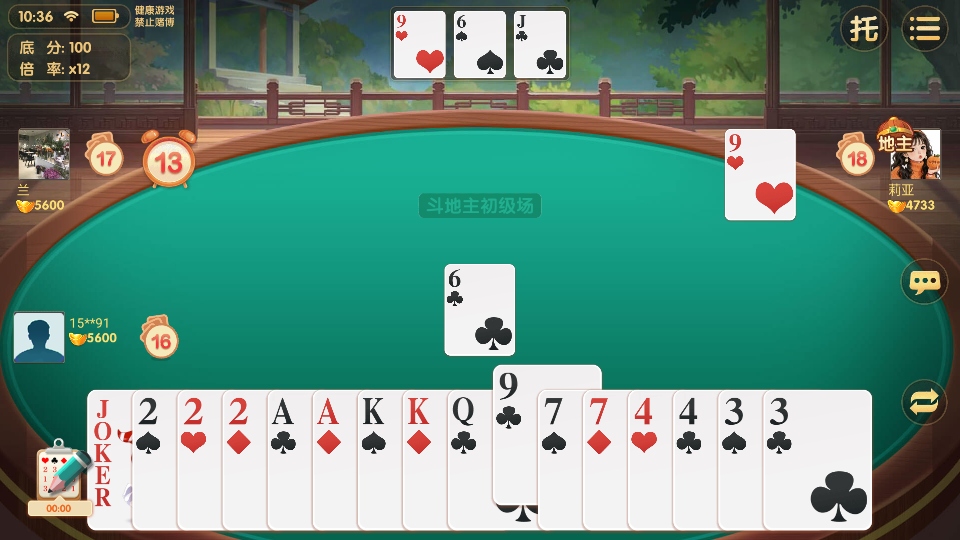Screen dimensions: 960x540
Task: Open the chat bubble panel
Action: click(924, 282)
